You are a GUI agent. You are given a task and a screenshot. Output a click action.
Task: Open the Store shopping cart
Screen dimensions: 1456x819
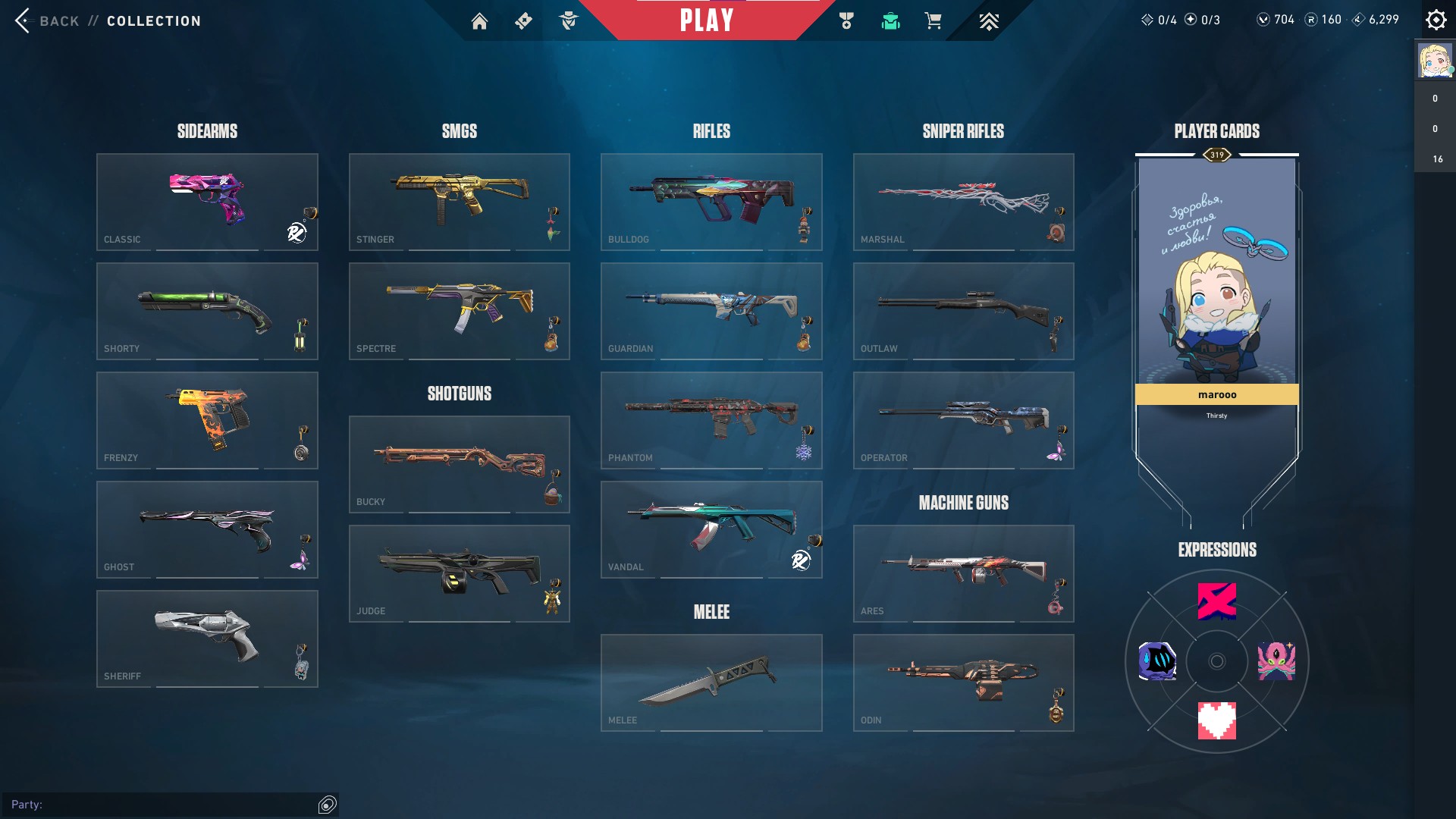[x=934, y=20]
